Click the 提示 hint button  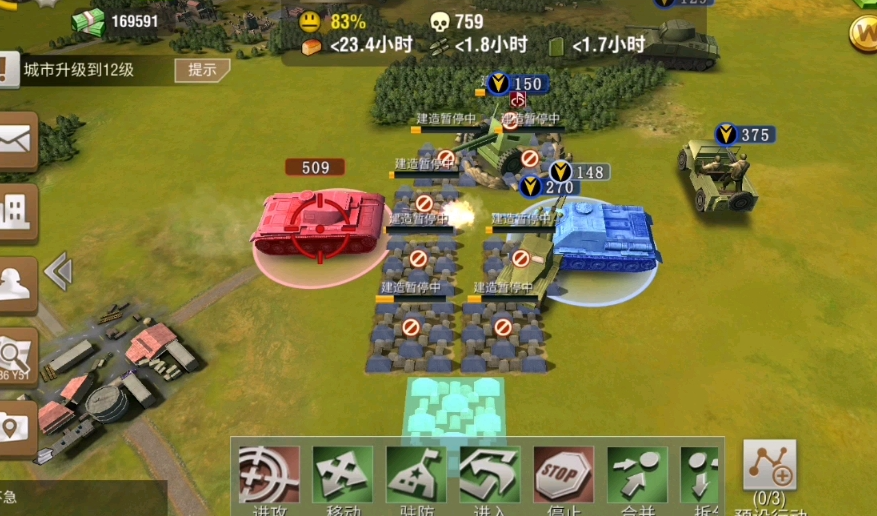tap(202, 70)
